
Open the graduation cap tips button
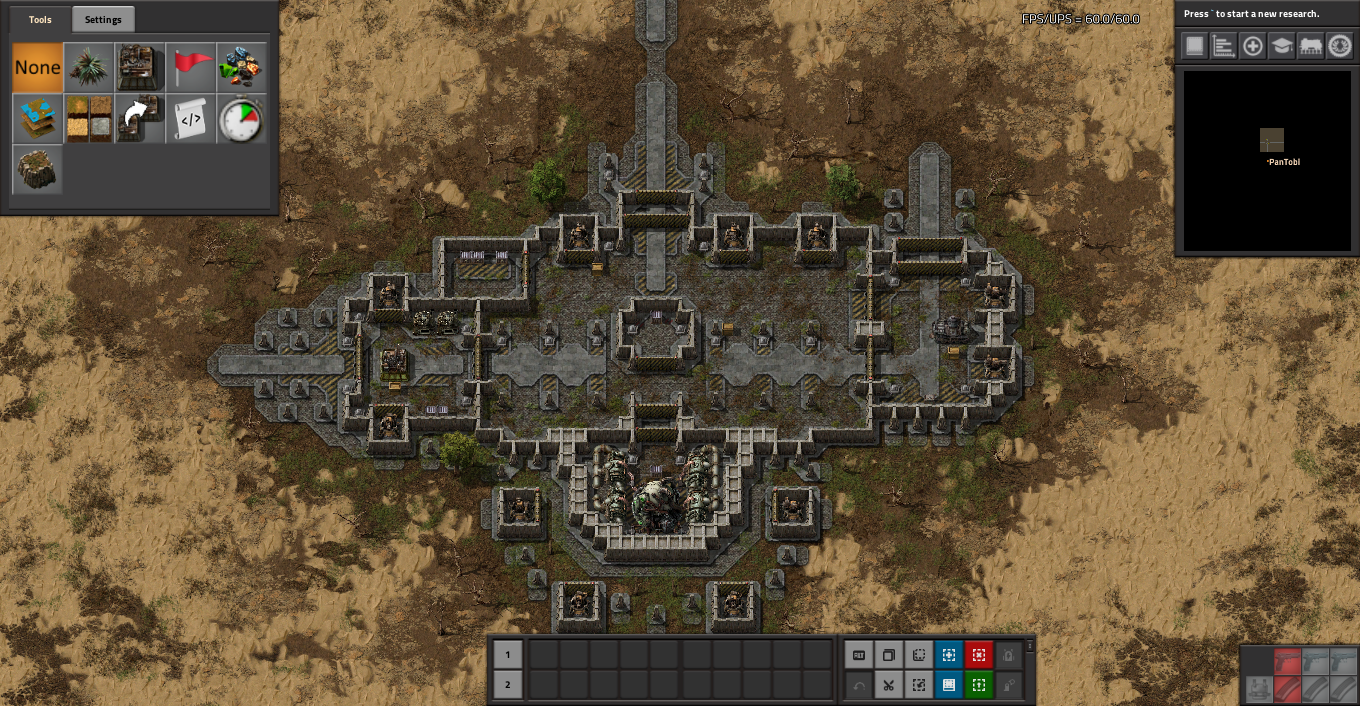(1282, 46)
